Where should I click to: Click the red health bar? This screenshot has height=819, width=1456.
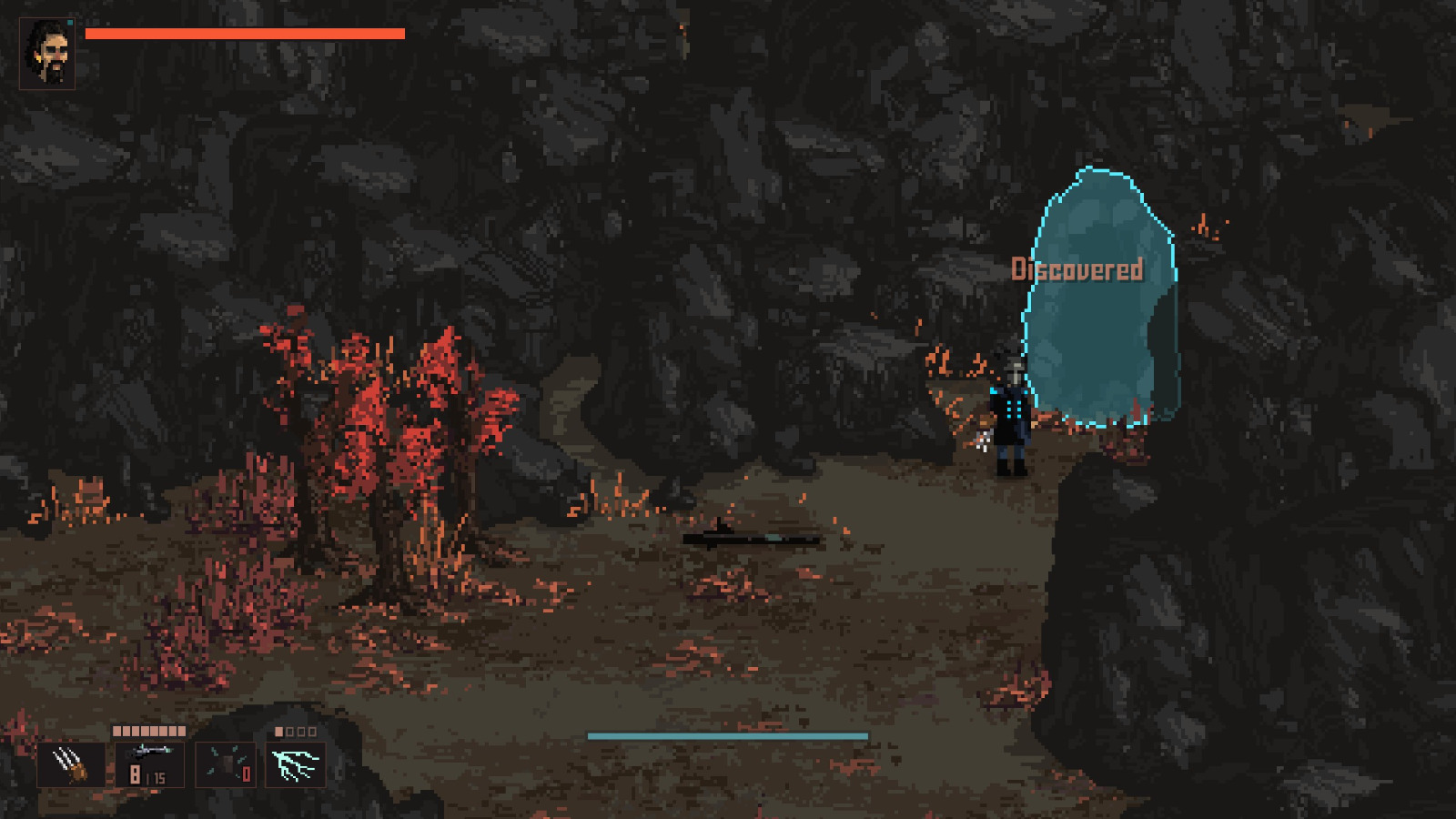click(246, 34)
